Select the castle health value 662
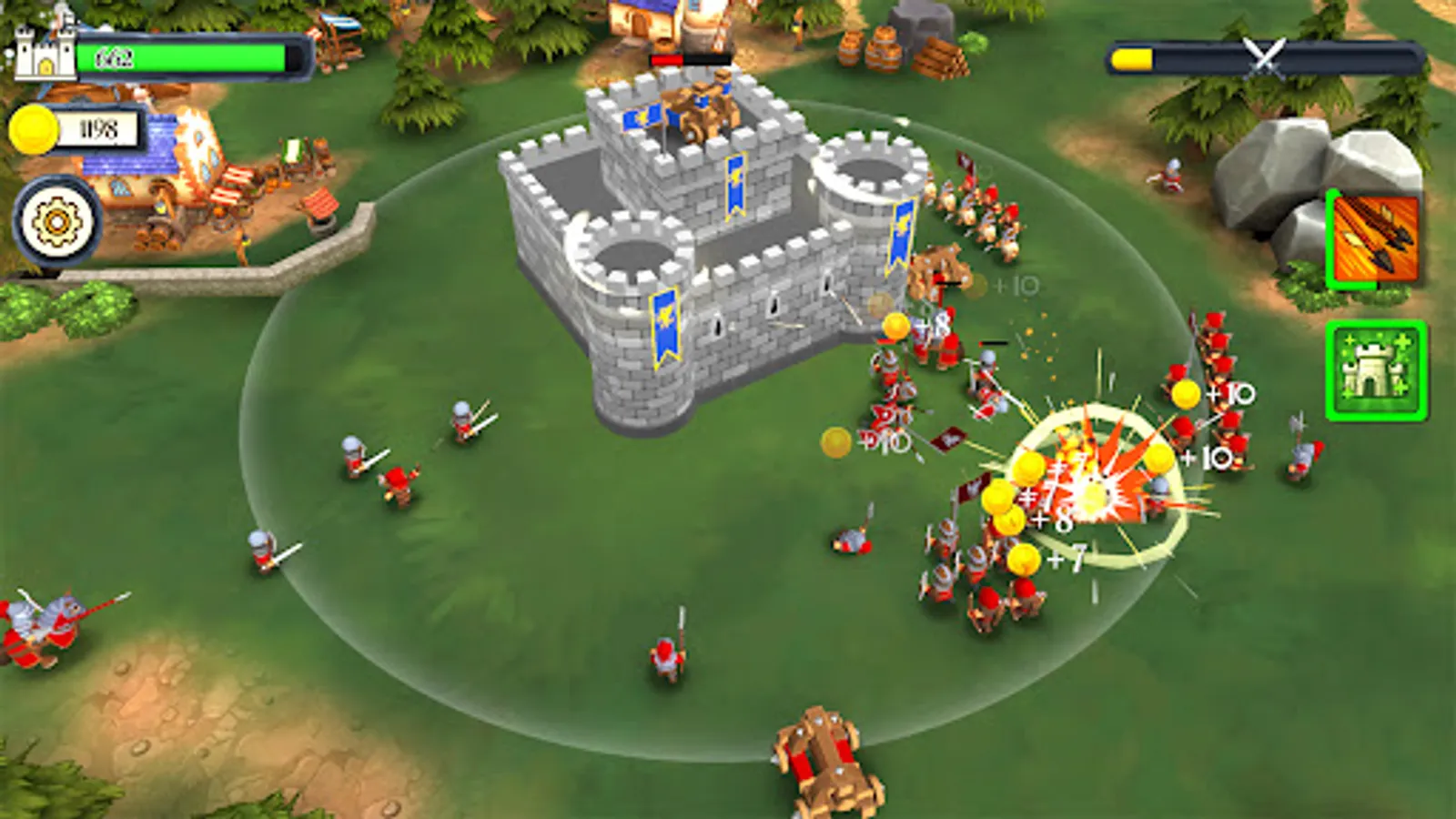The height and width of the screenshot is (819, 1456). click(114, 56)
